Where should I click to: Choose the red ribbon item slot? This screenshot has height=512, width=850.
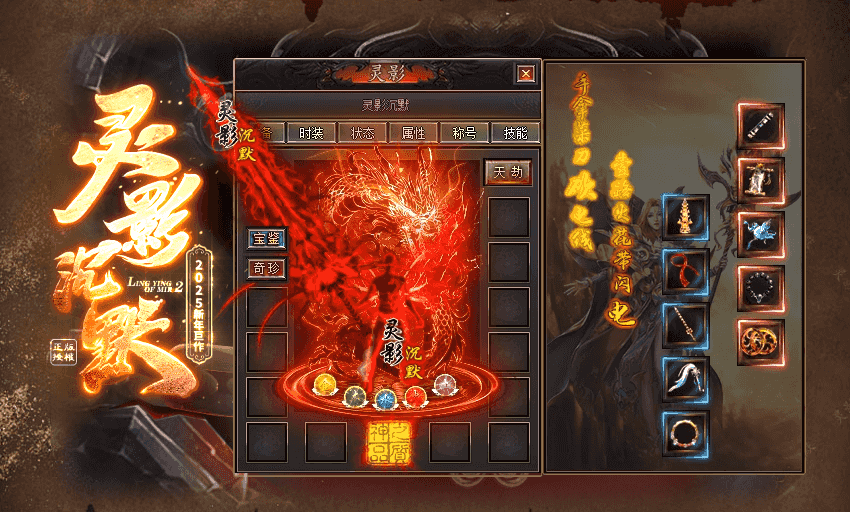point(685,270)
